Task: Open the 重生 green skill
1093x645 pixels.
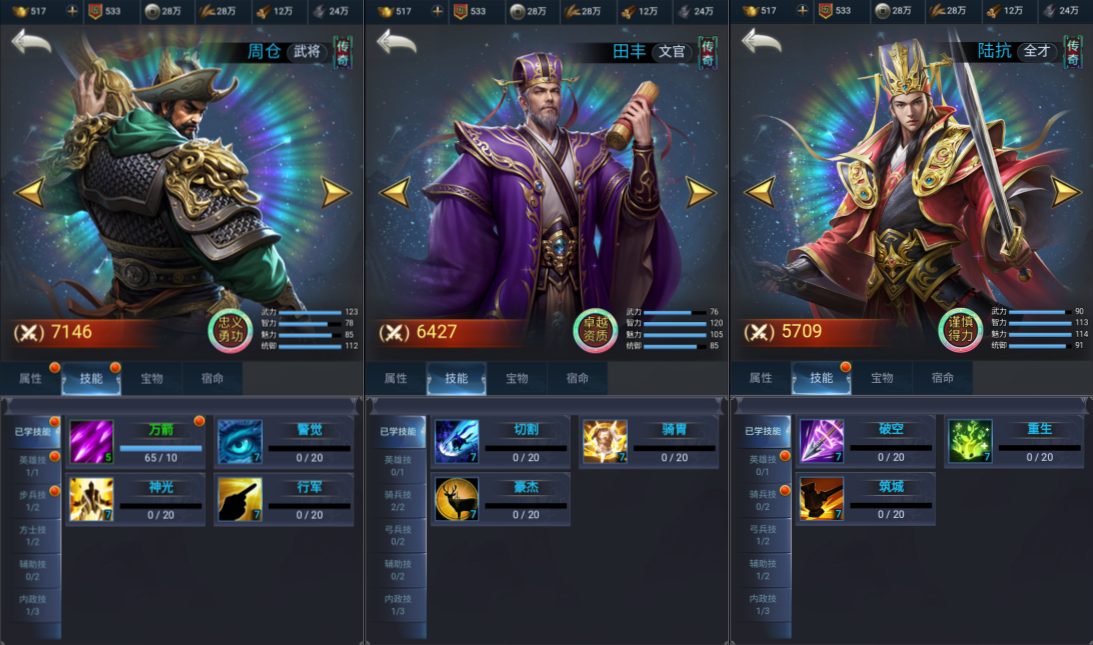Action: point(970,441)
